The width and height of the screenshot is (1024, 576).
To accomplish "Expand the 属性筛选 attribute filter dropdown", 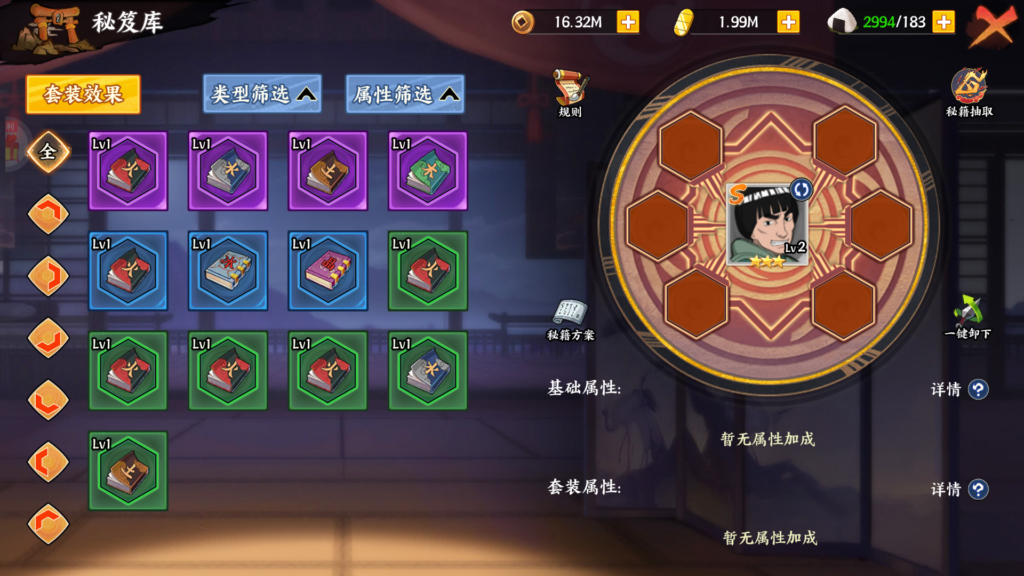I will (x=405, y=95).
